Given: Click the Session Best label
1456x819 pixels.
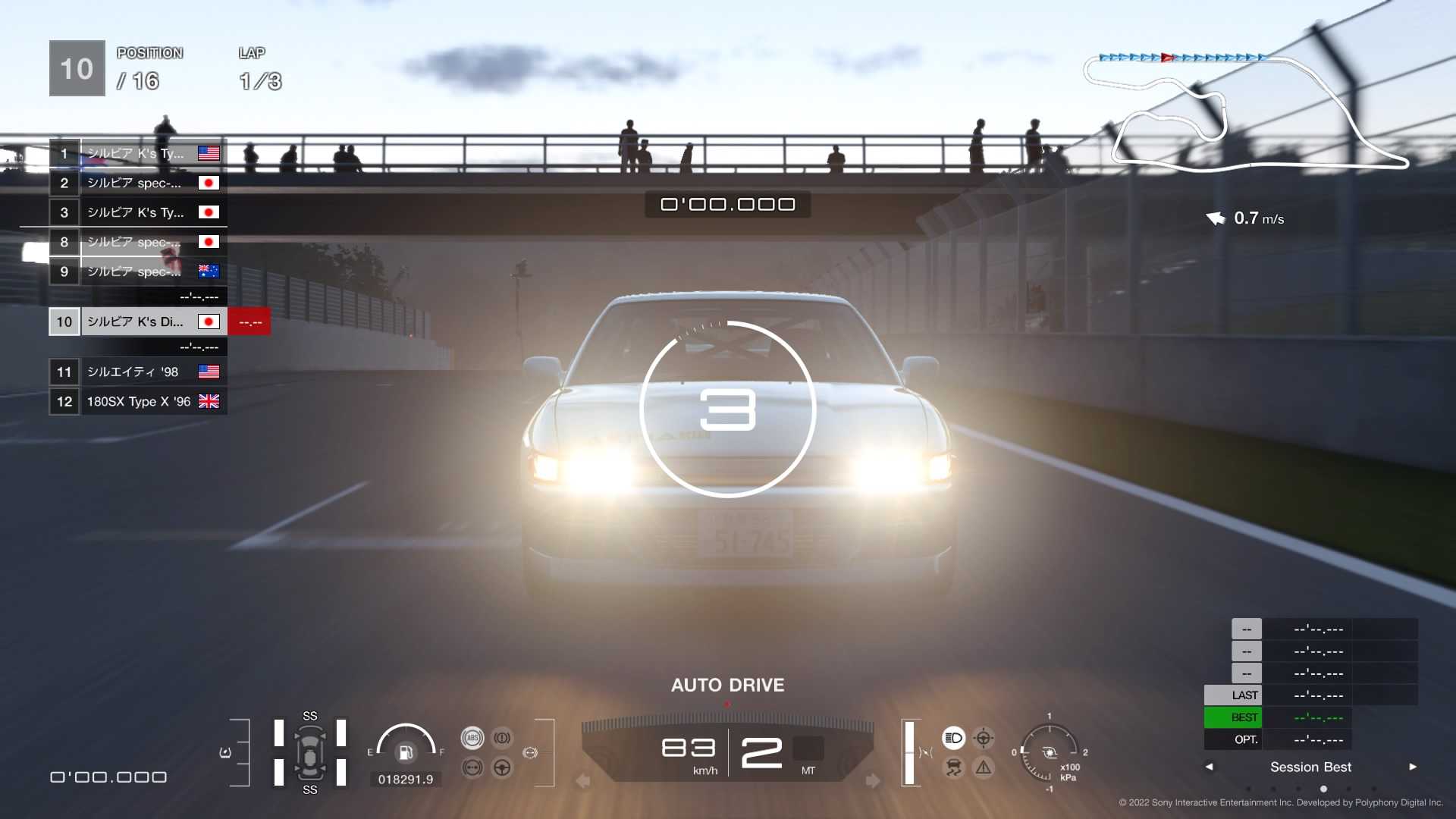Looking at the screenshot, I should click(1310, 767).
